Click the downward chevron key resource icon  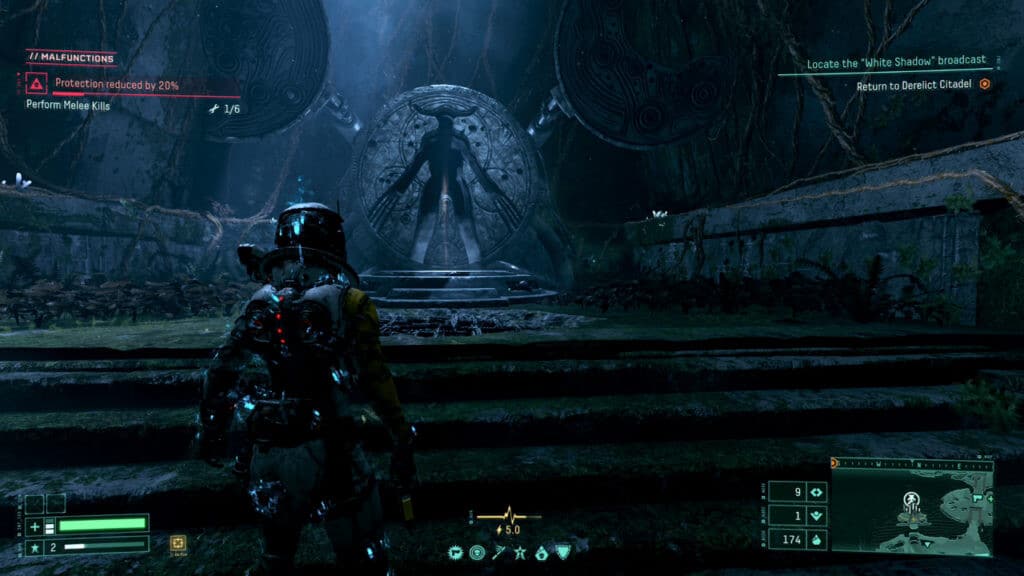coord(817,516)
